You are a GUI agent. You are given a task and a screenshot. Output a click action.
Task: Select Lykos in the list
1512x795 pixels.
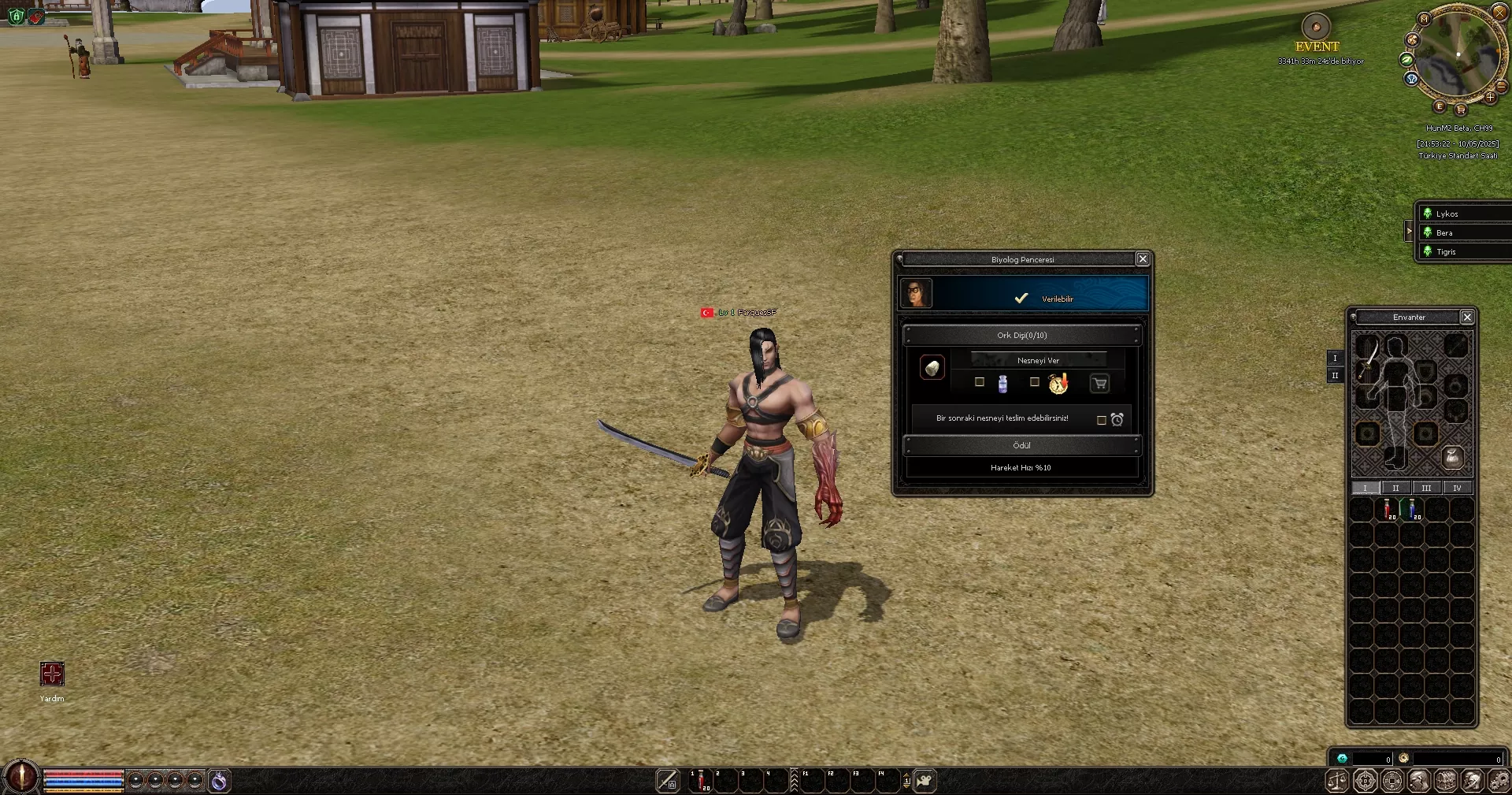pos(1447,214)
